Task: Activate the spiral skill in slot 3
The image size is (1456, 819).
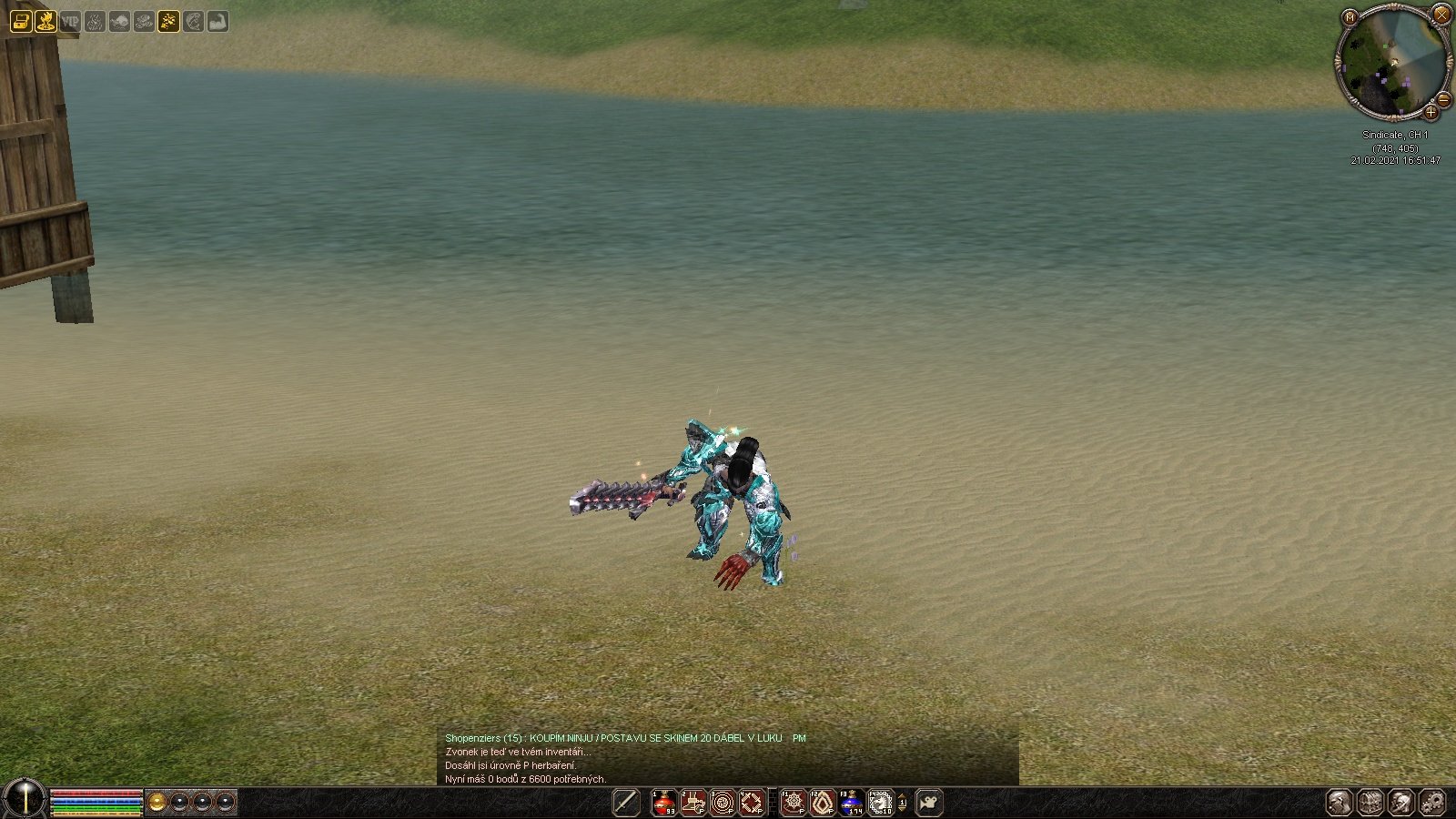Action: 723,803
